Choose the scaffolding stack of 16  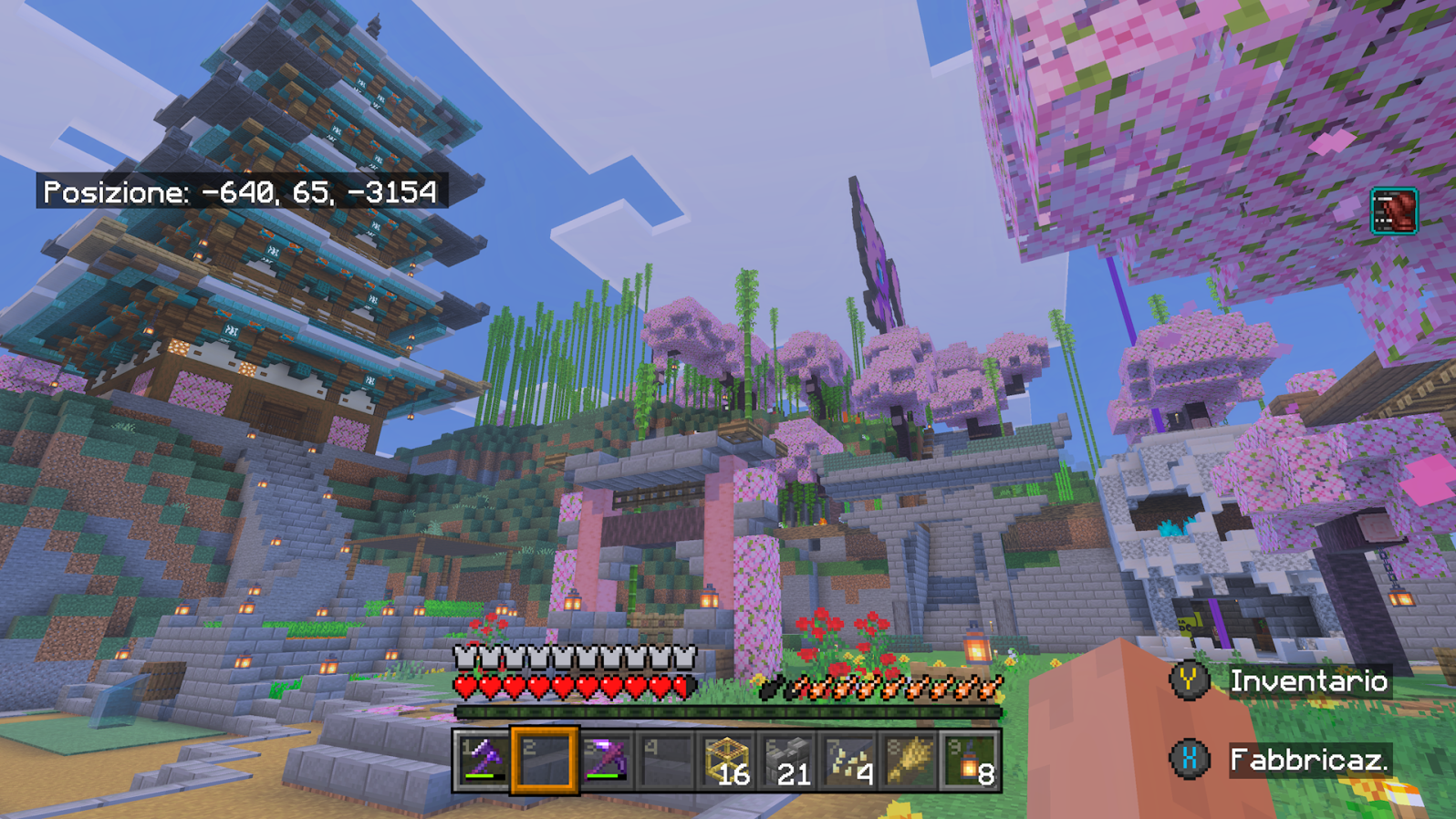tap(728, 760)
